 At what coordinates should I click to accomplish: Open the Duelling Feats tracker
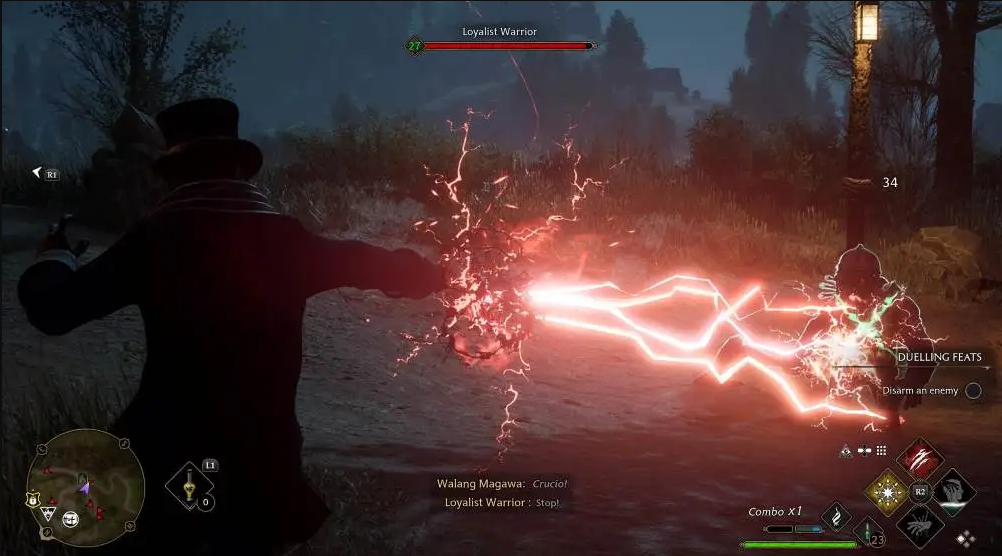point(938,357)
